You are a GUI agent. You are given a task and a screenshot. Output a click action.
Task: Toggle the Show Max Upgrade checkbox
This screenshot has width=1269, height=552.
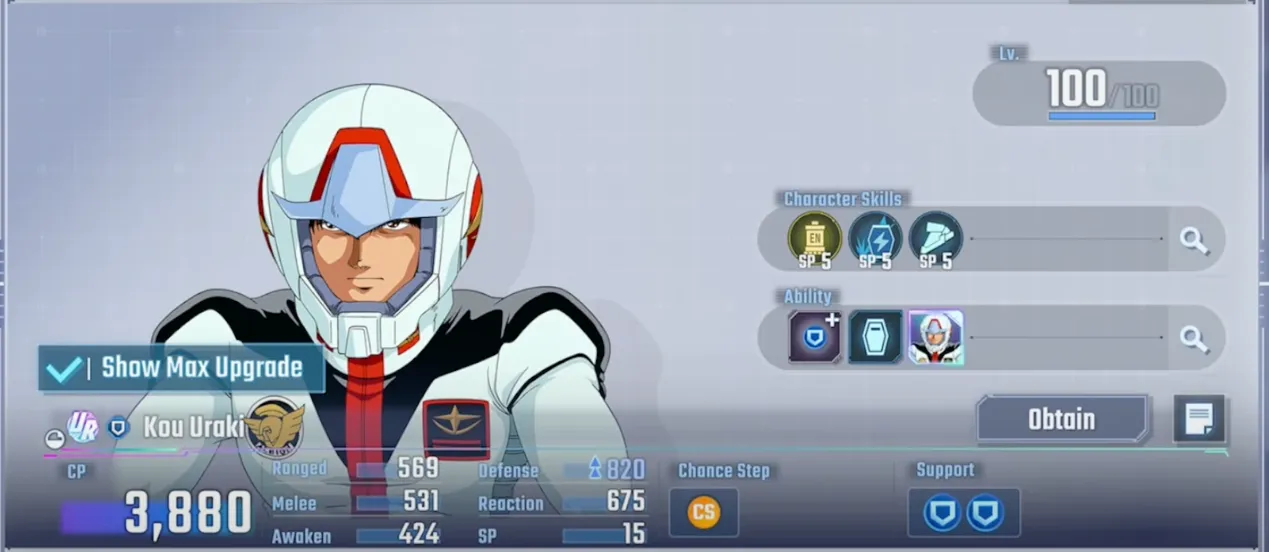coord(63,368)
